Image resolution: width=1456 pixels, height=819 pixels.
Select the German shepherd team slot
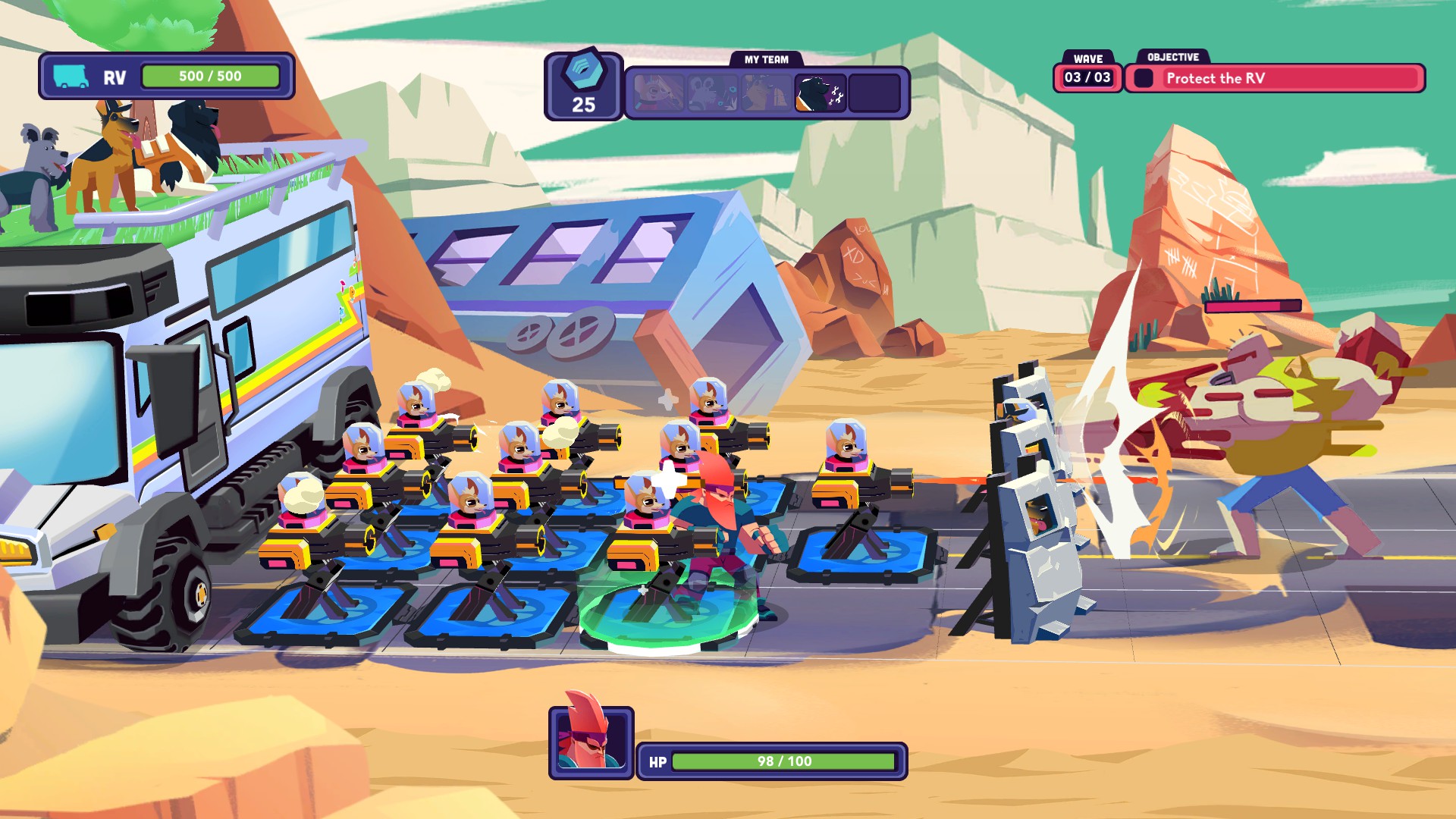(766, 93)
